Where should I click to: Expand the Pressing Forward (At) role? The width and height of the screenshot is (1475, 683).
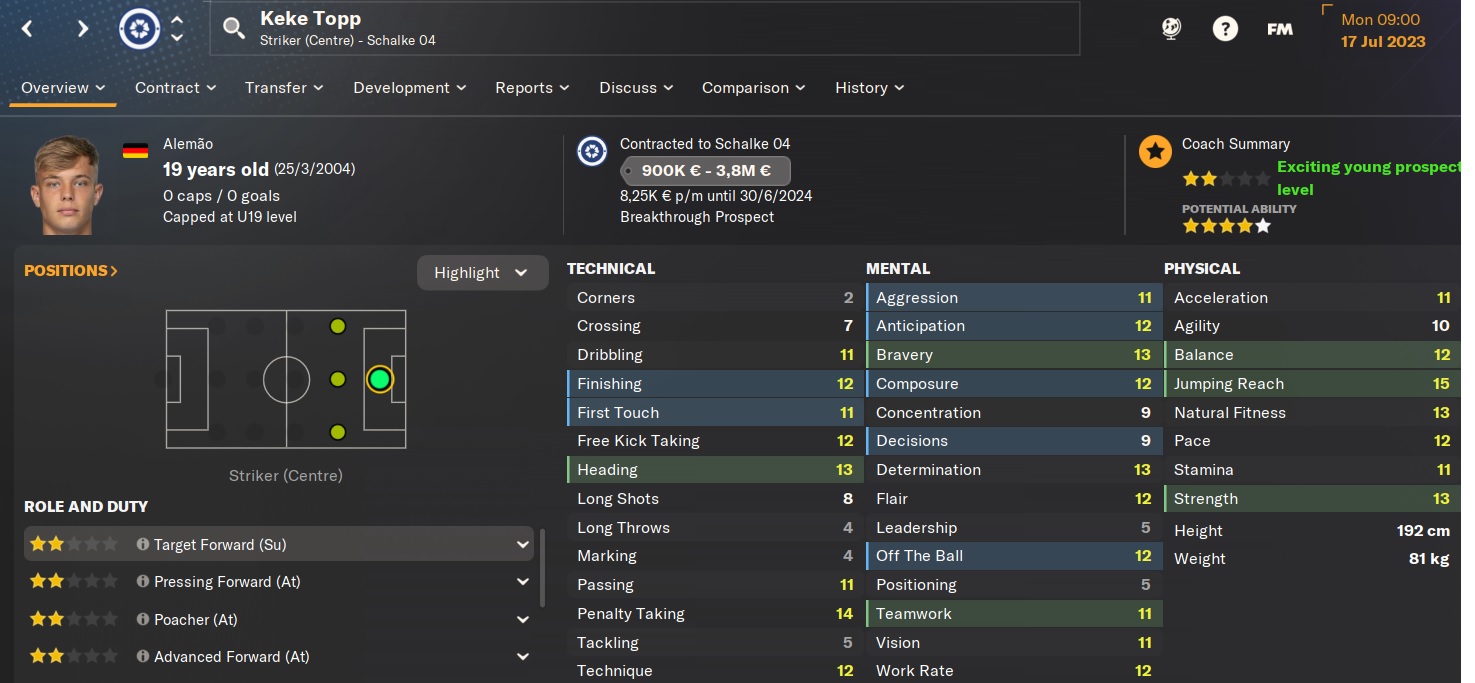[x=522, y=582]
